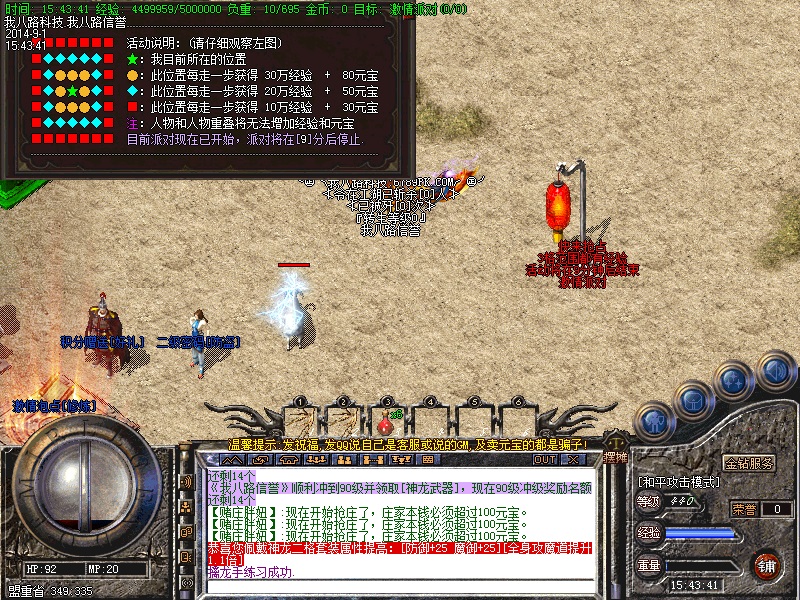Toggle the 和平攻击模式 attack mode label
This screenshot has width=800, height=600.
(679, 481)
